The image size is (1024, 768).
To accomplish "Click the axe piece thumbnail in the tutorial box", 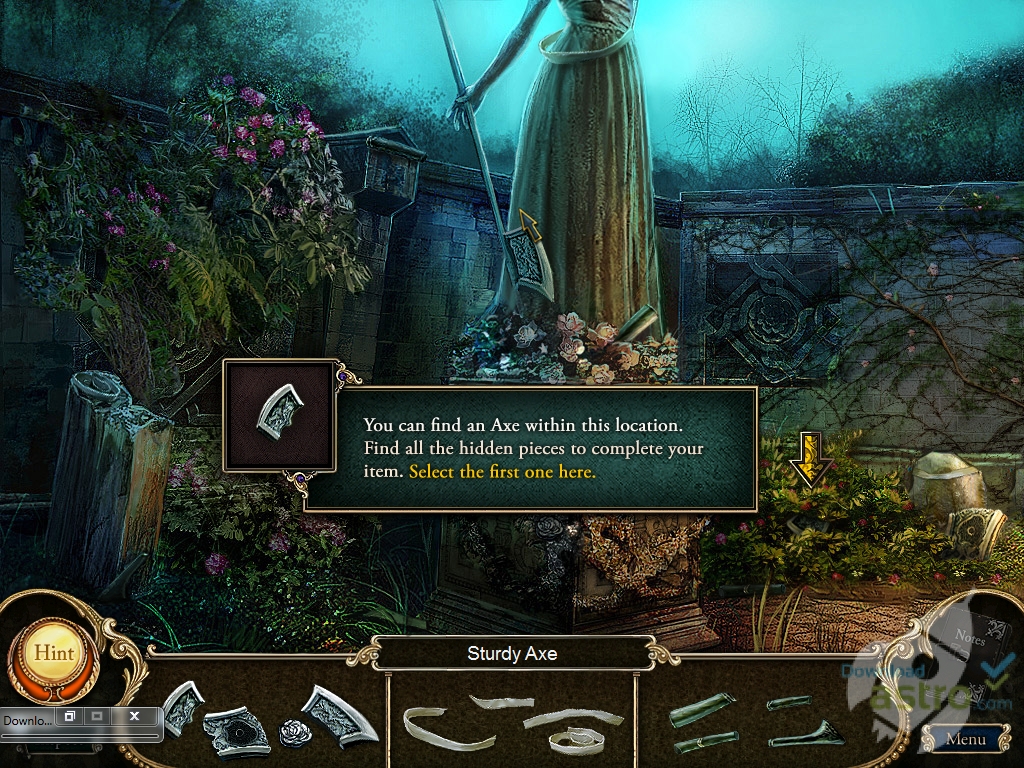I will click(277, 415).
